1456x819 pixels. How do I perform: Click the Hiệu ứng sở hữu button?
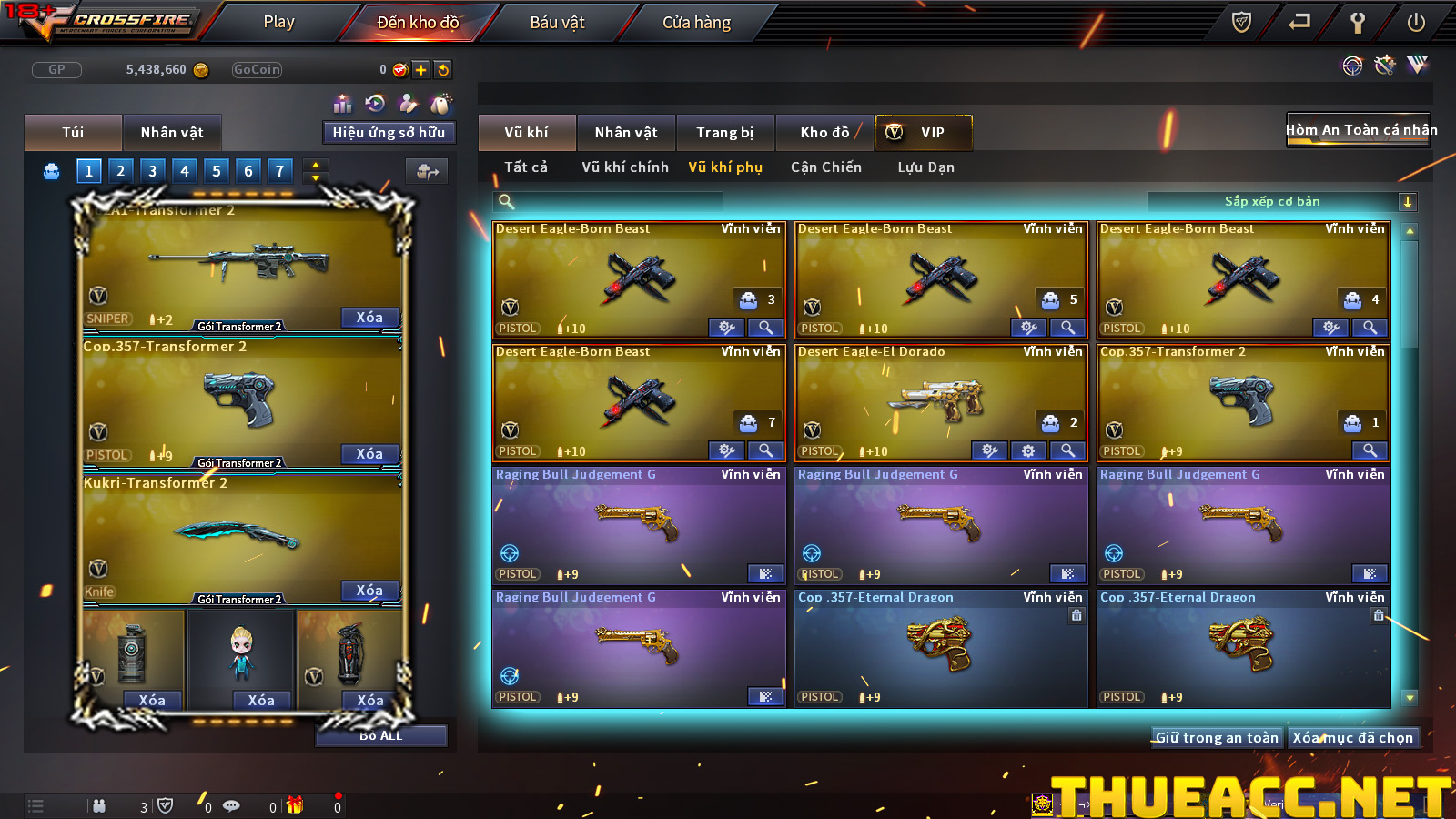[389, 133]
